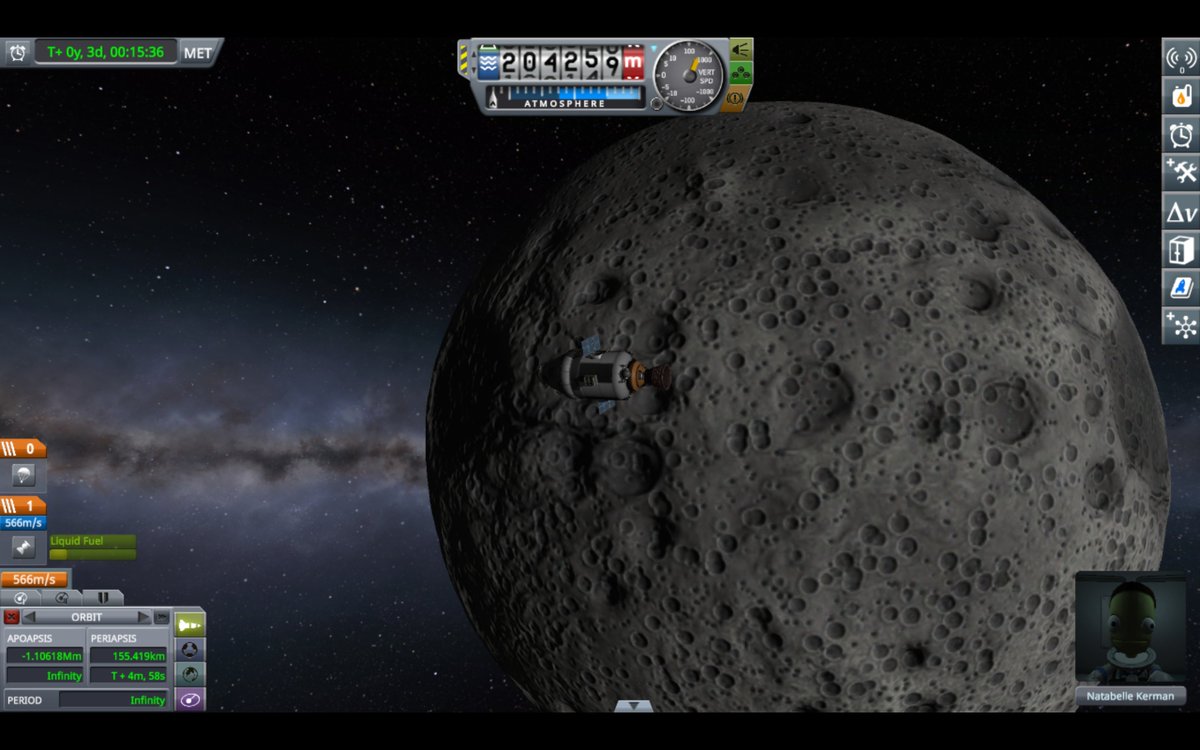Select the engine stage icon
The height and width of the screenshot is (750, 1200).
(23, 546)
